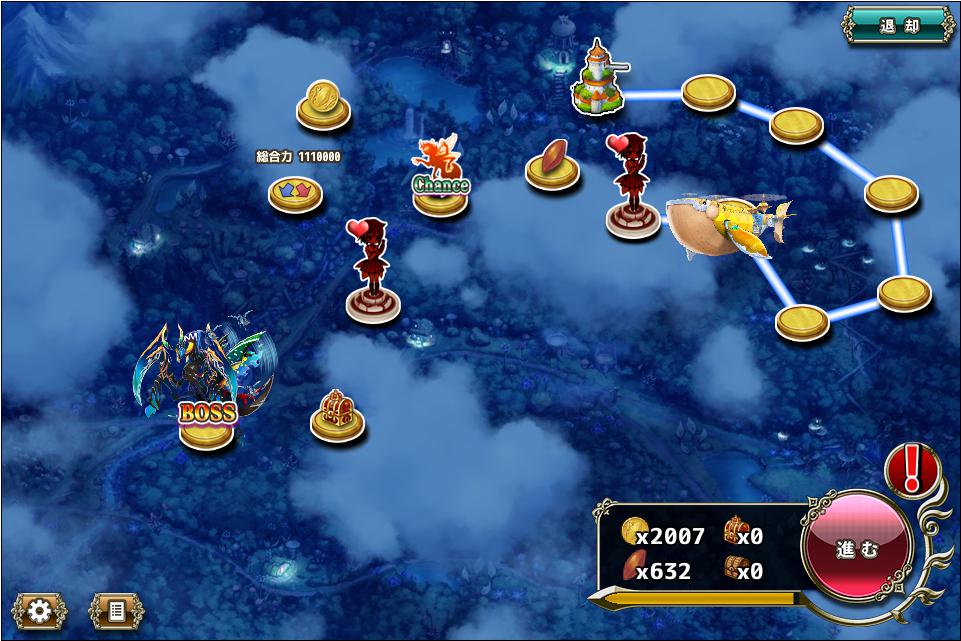Pick the gold coin node on the map
Viewport: 961px width, 641px height.
[x=323, y=106]
